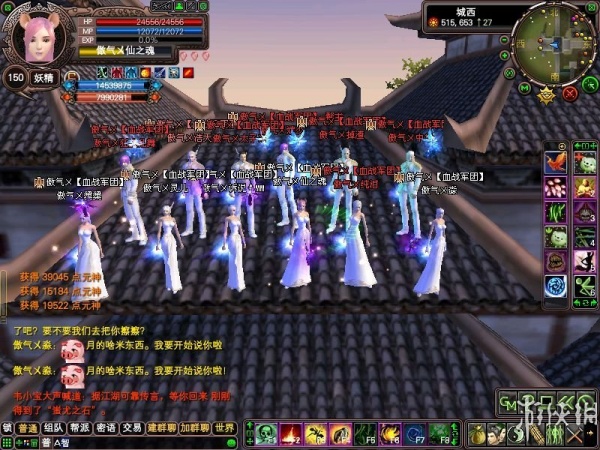Click the chat text input field
Screen dimensions: 600x450
click(150, 441)
